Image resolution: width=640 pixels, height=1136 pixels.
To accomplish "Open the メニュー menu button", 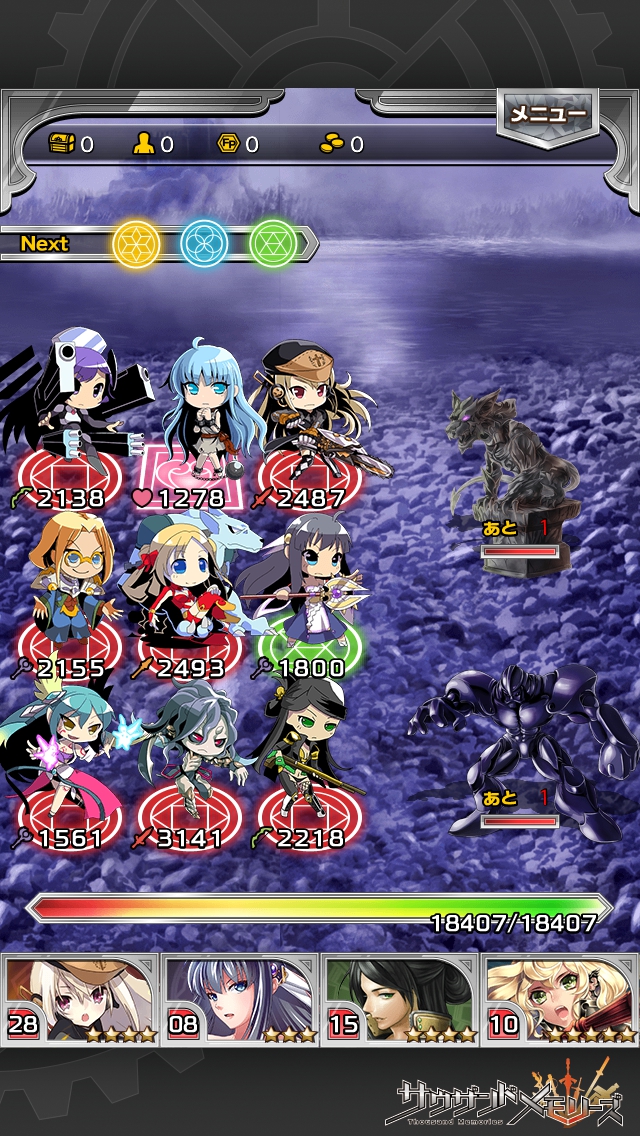I will [x=547, y=114].
